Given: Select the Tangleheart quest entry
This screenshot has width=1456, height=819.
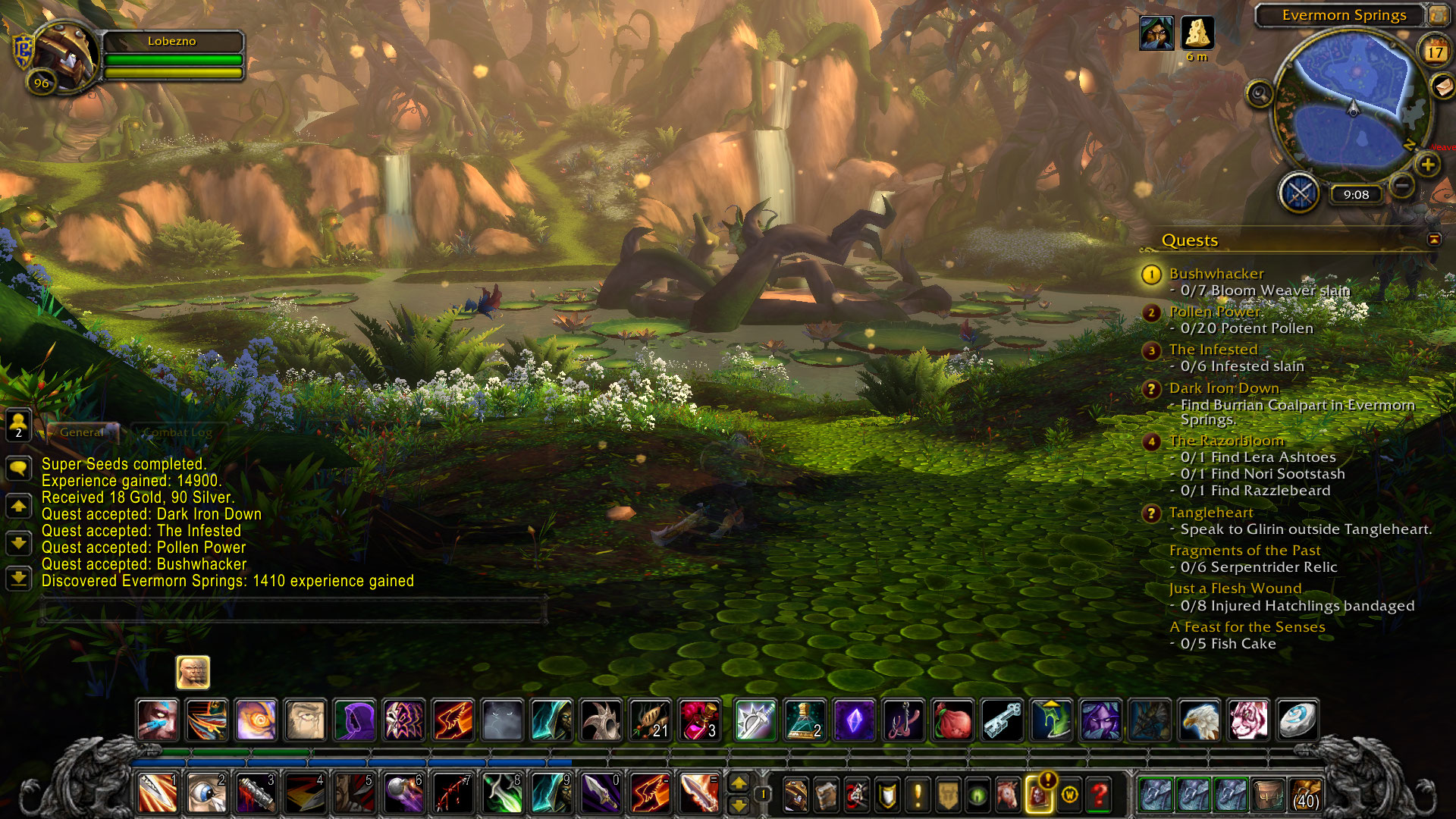Looking at the screenshot, I should [x=1210, y=513].
